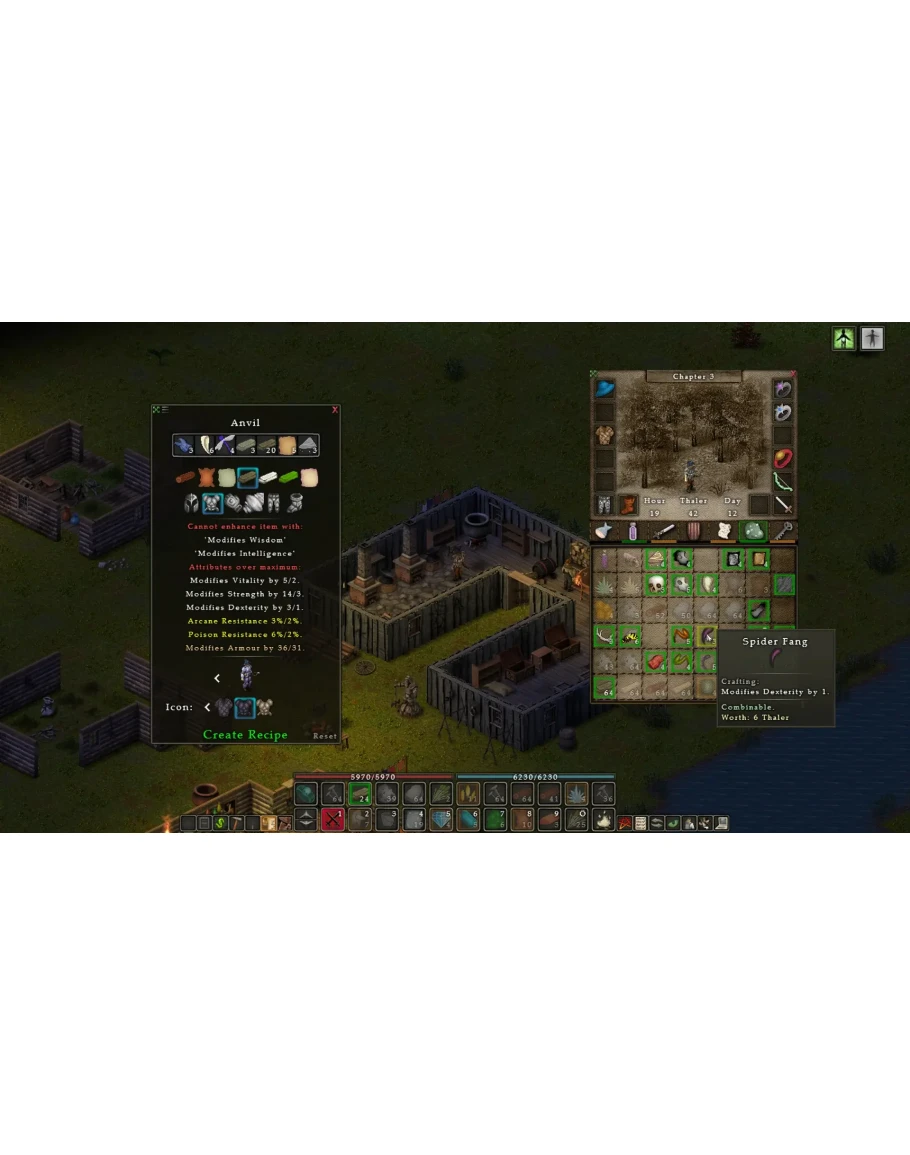Select the human skull in inventory
Image resolution: width=910 pixels, height=1155 pixels.
click(657, 585)
